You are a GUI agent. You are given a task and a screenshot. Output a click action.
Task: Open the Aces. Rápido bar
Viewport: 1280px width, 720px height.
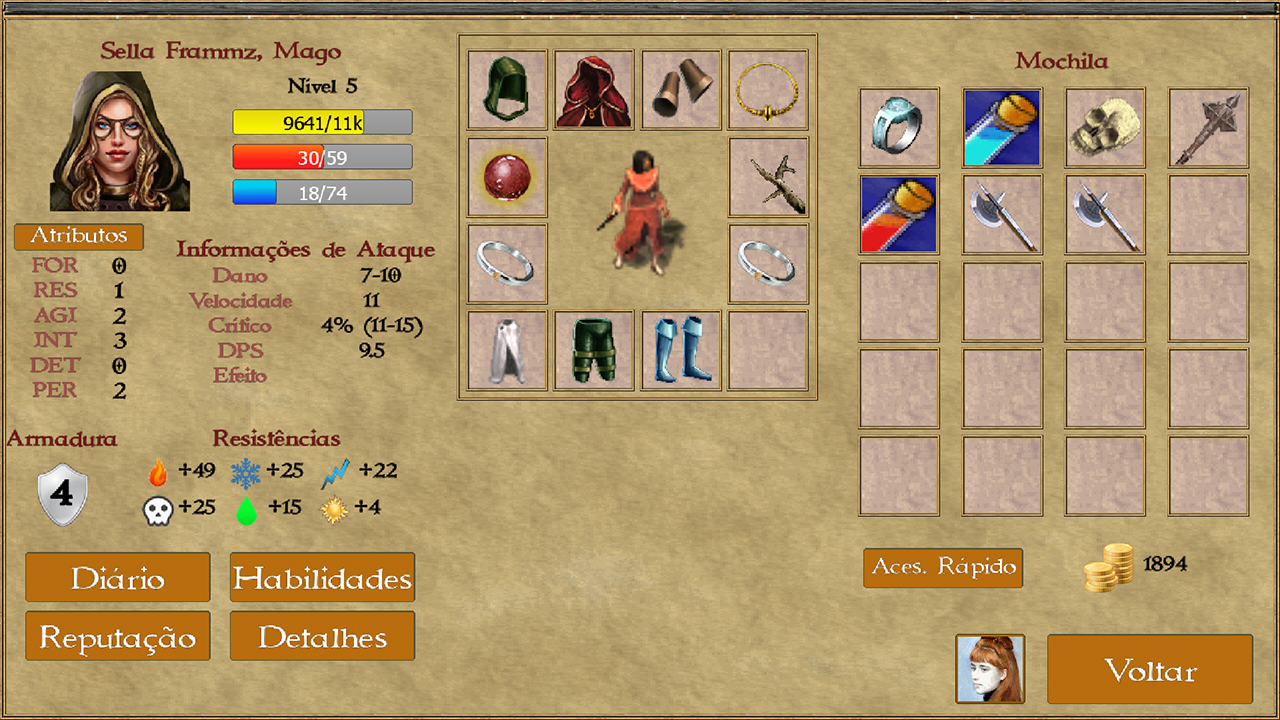[943, 567]
